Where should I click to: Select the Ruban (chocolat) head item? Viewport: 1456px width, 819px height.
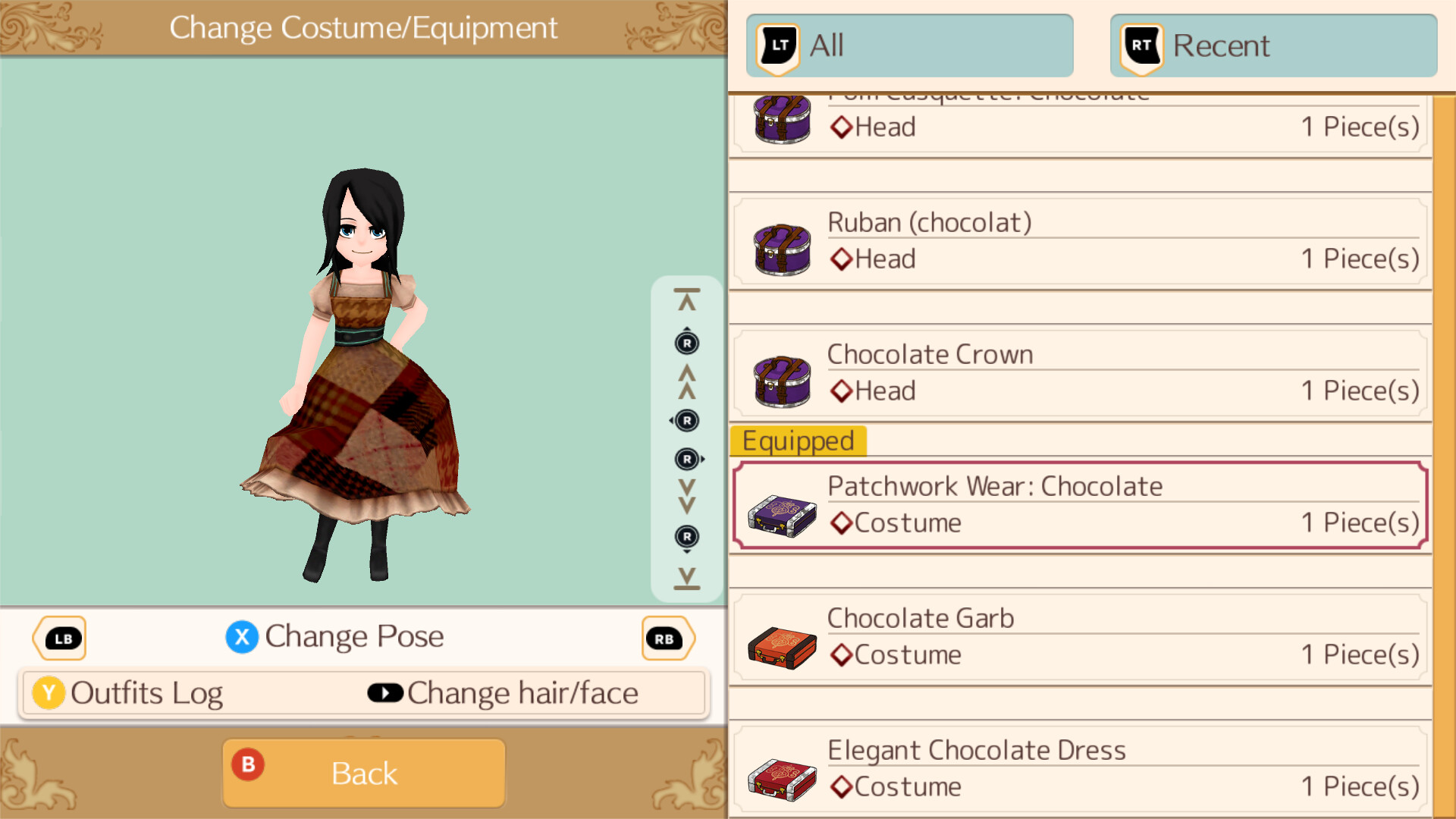point(1080,242)
